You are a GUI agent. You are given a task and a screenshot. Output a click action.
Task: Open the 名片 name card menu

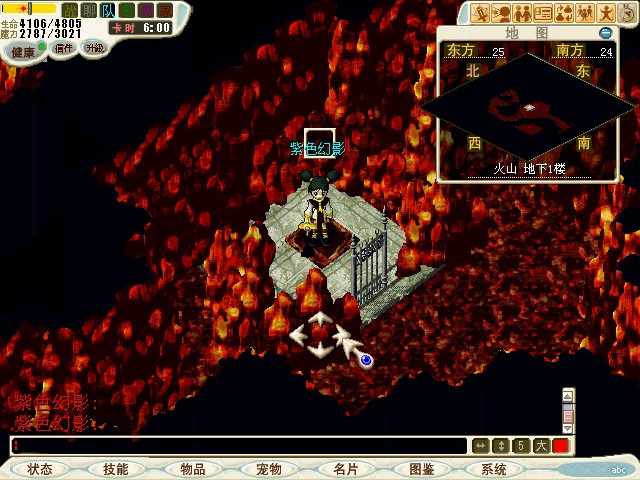[345, 468]
